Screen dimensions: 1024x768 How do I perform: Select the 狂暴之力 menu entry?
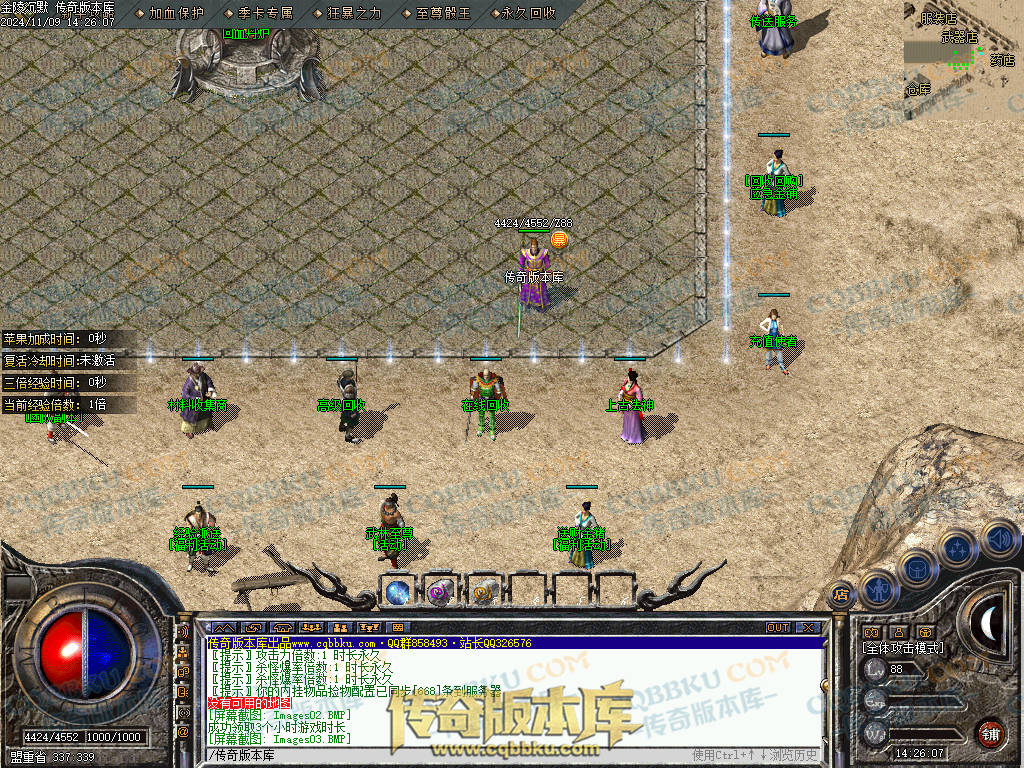tap(354, 13)
